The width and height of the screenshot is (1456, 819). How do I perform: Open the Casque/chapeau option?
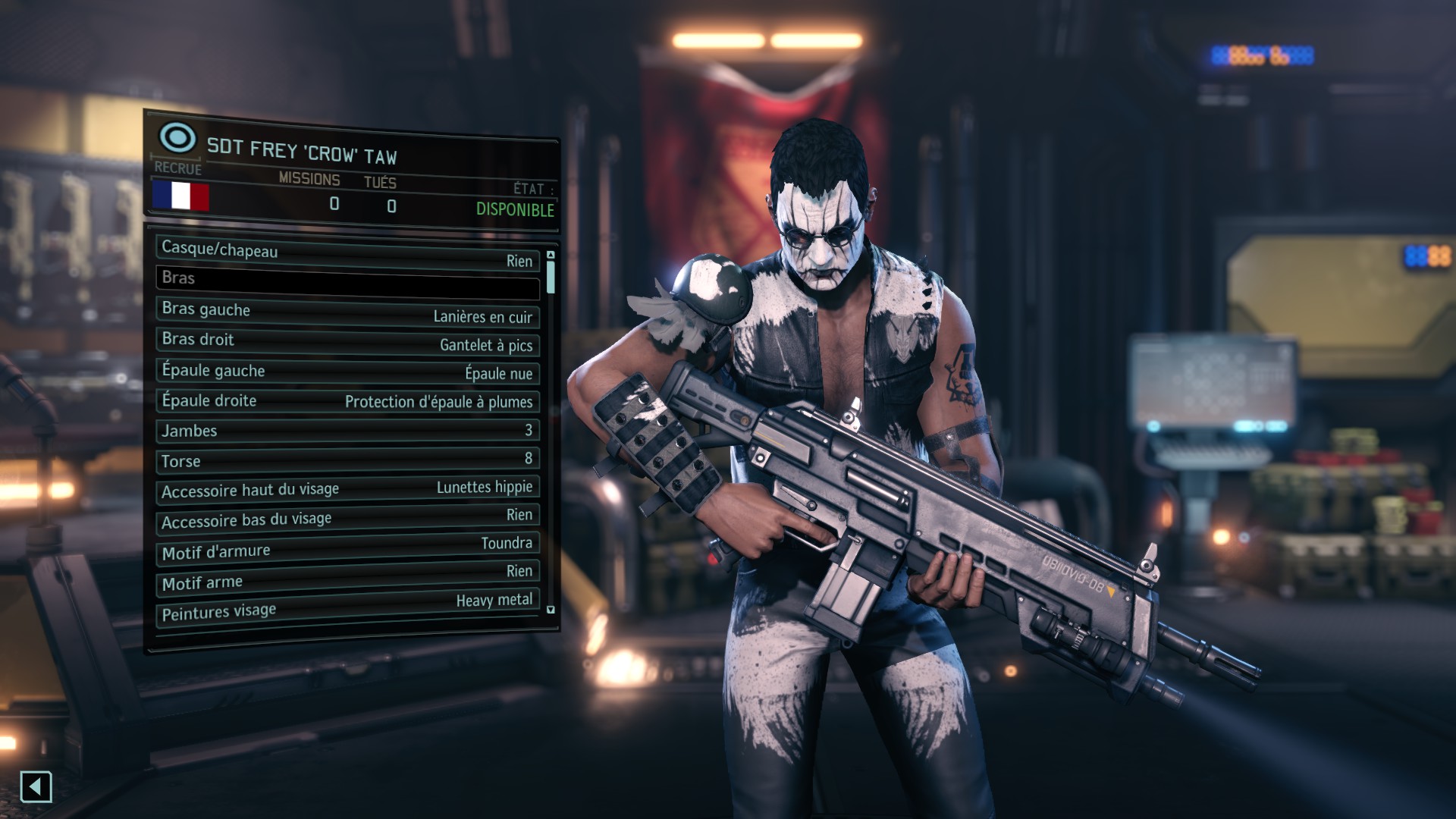point(347,254)
